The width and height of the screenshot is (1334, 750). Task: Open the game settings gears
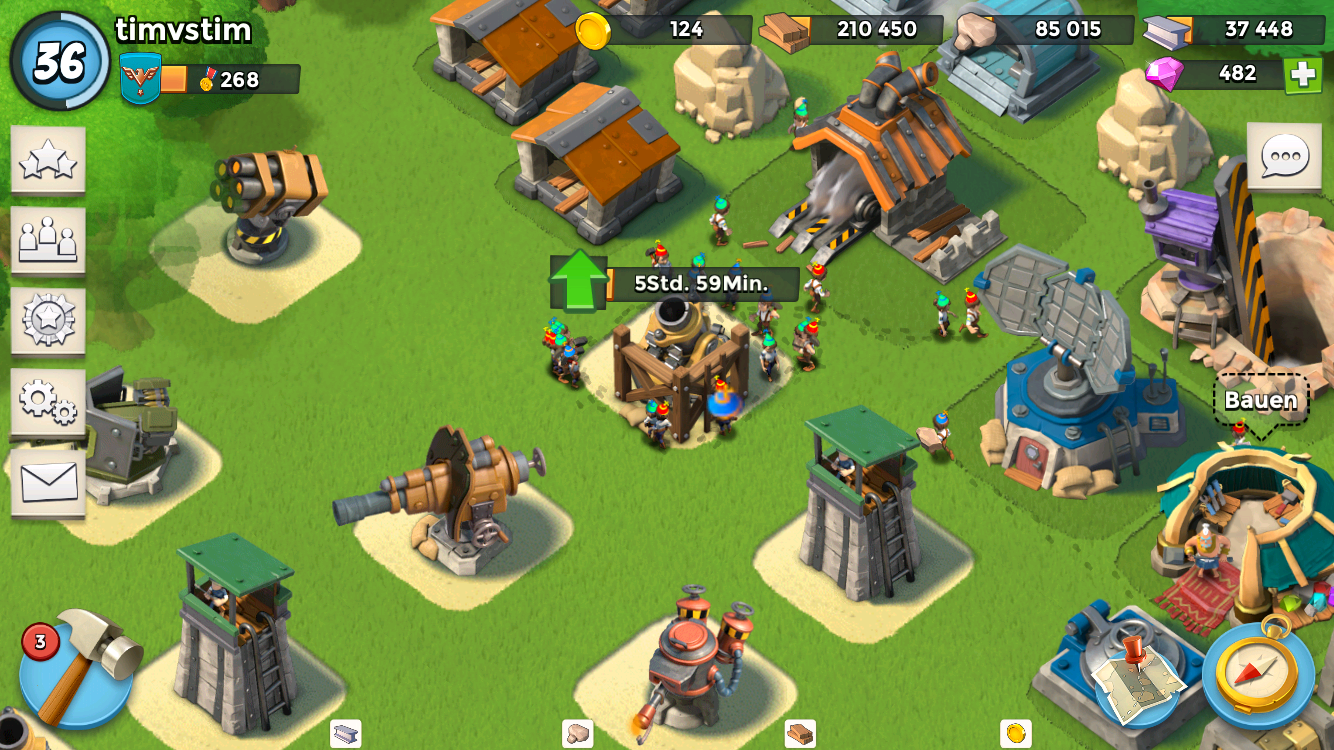pyautogui.click(x=48, y=402)
